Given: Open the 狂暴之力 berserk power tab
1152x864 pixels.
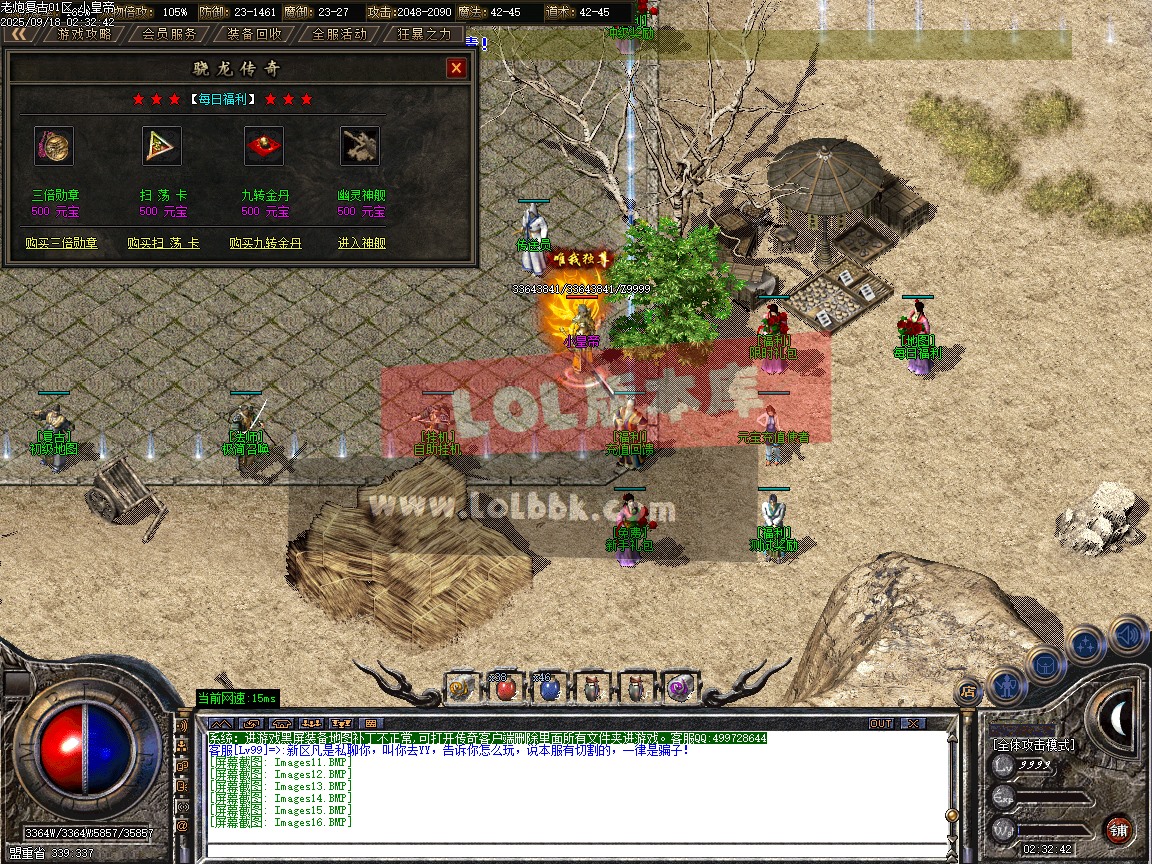Looking at the screenshot, I should click(424, 33).
